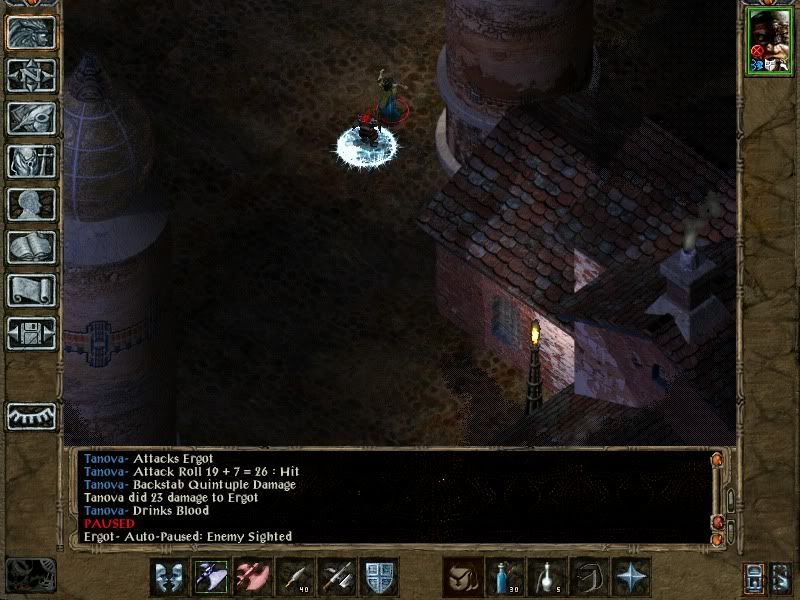Open the area map with the compass button

click(x=32, y=75)
